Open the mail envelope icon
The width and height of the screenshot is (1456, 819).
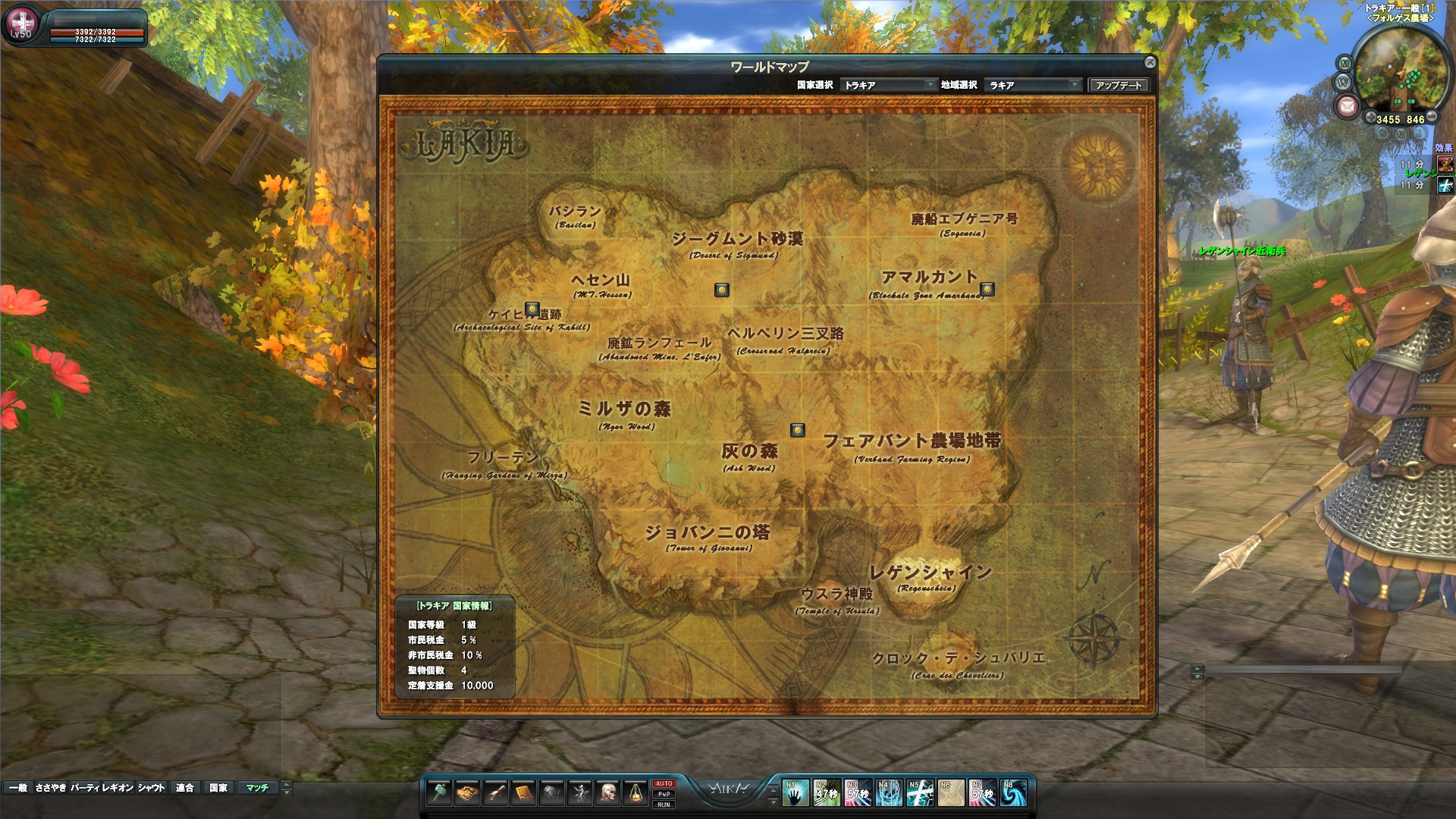1346,105
